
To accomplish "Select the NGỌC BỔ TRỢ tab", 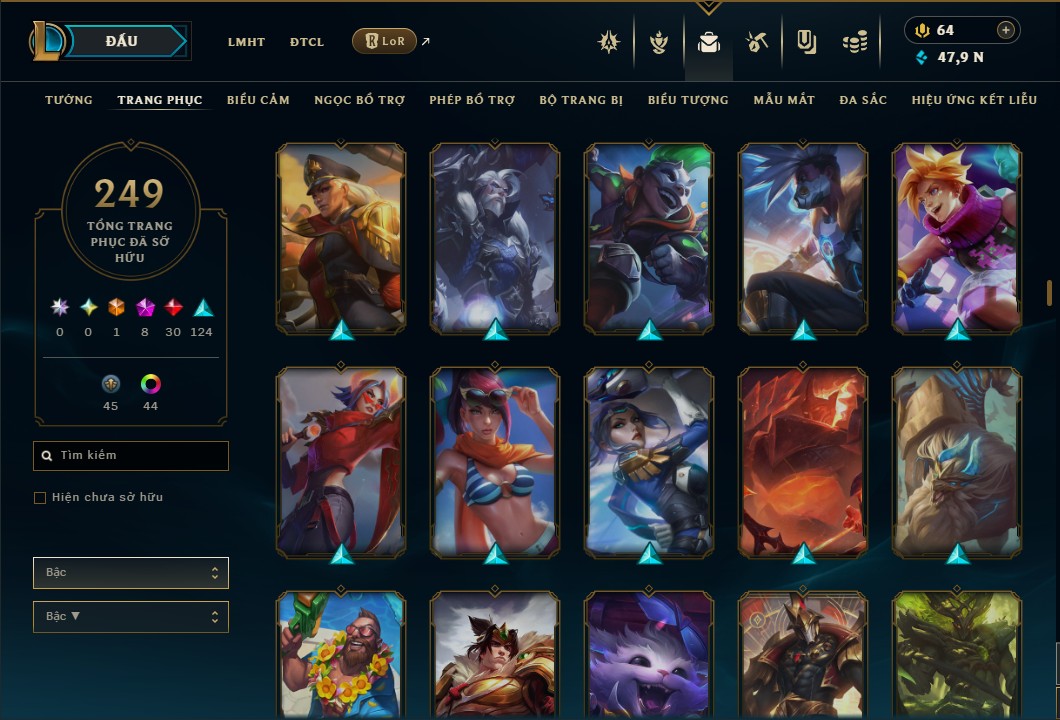I will point(359,100).
